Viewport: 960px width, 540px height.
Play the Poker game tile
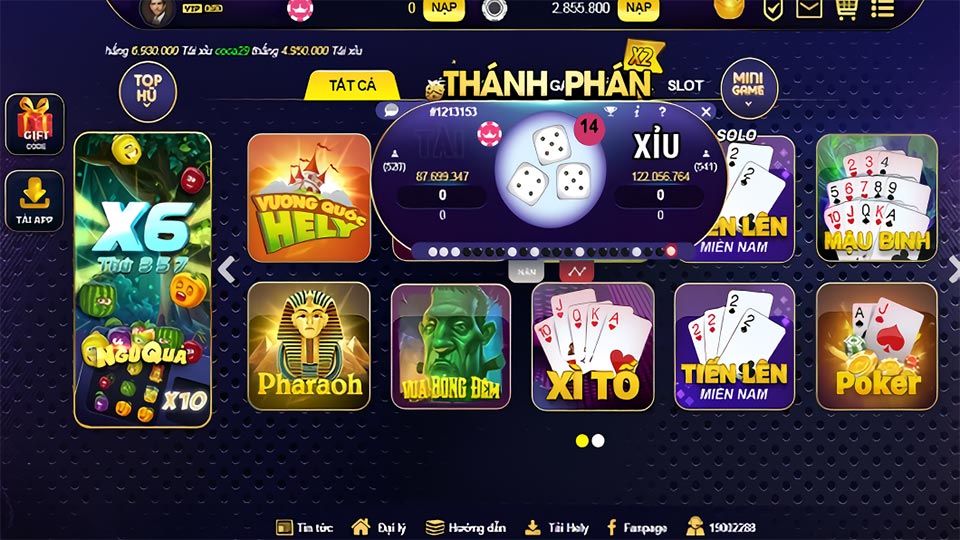tap(876, 346)
